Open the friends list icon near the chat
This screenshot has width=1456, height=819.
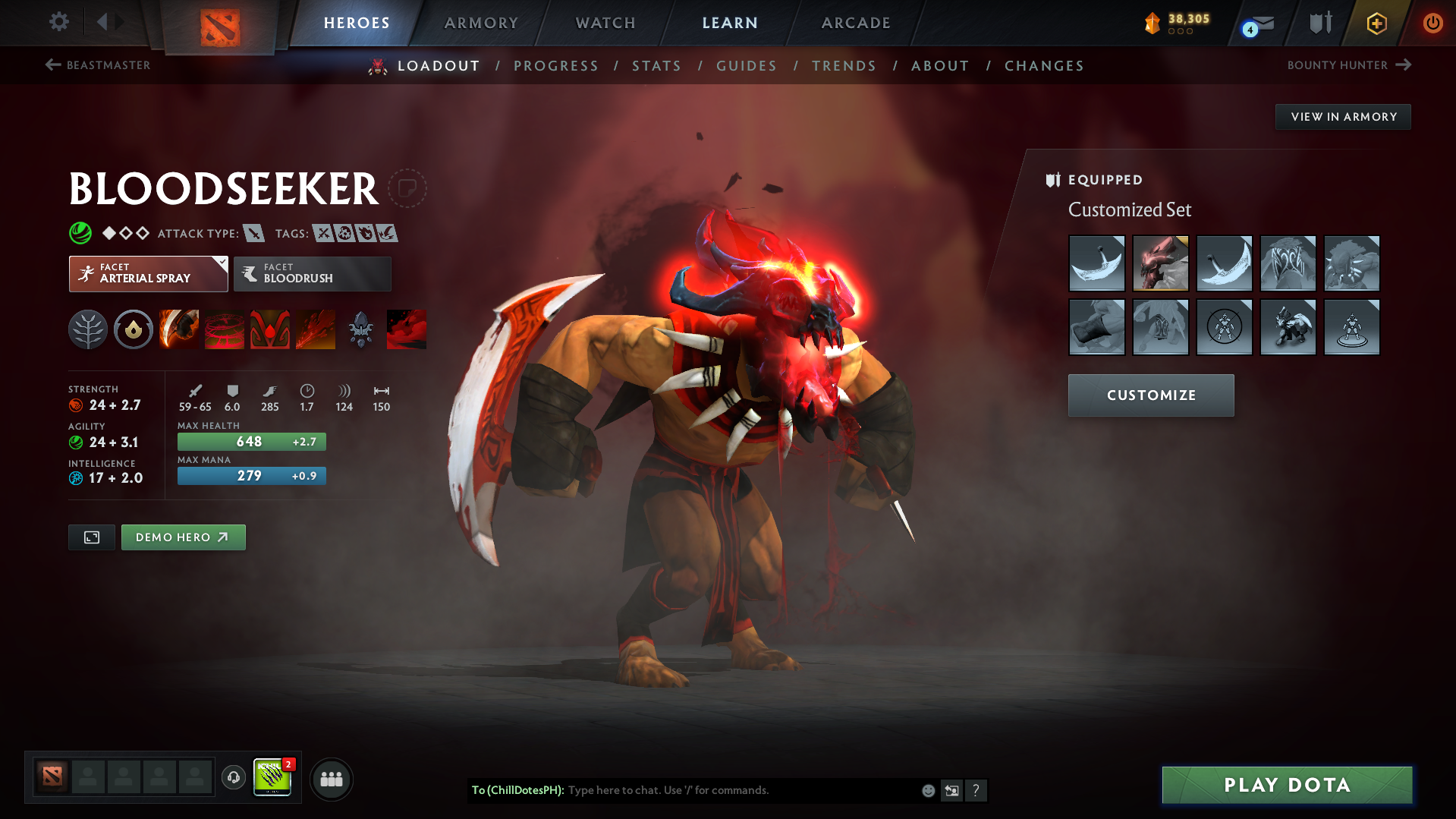pyautogui.click(x=331, y=779)
